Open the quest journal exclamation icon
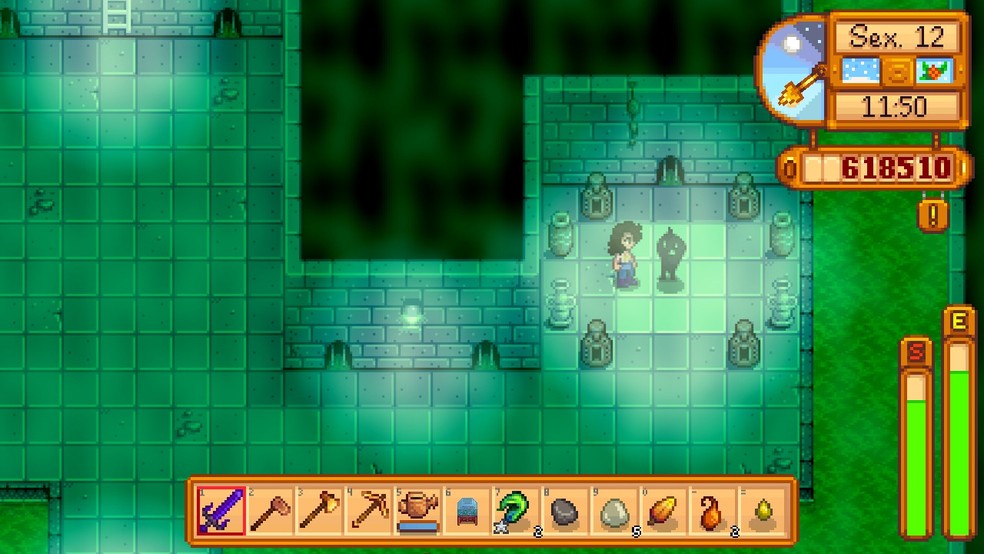Screen dimensions: 984x554 932,215
